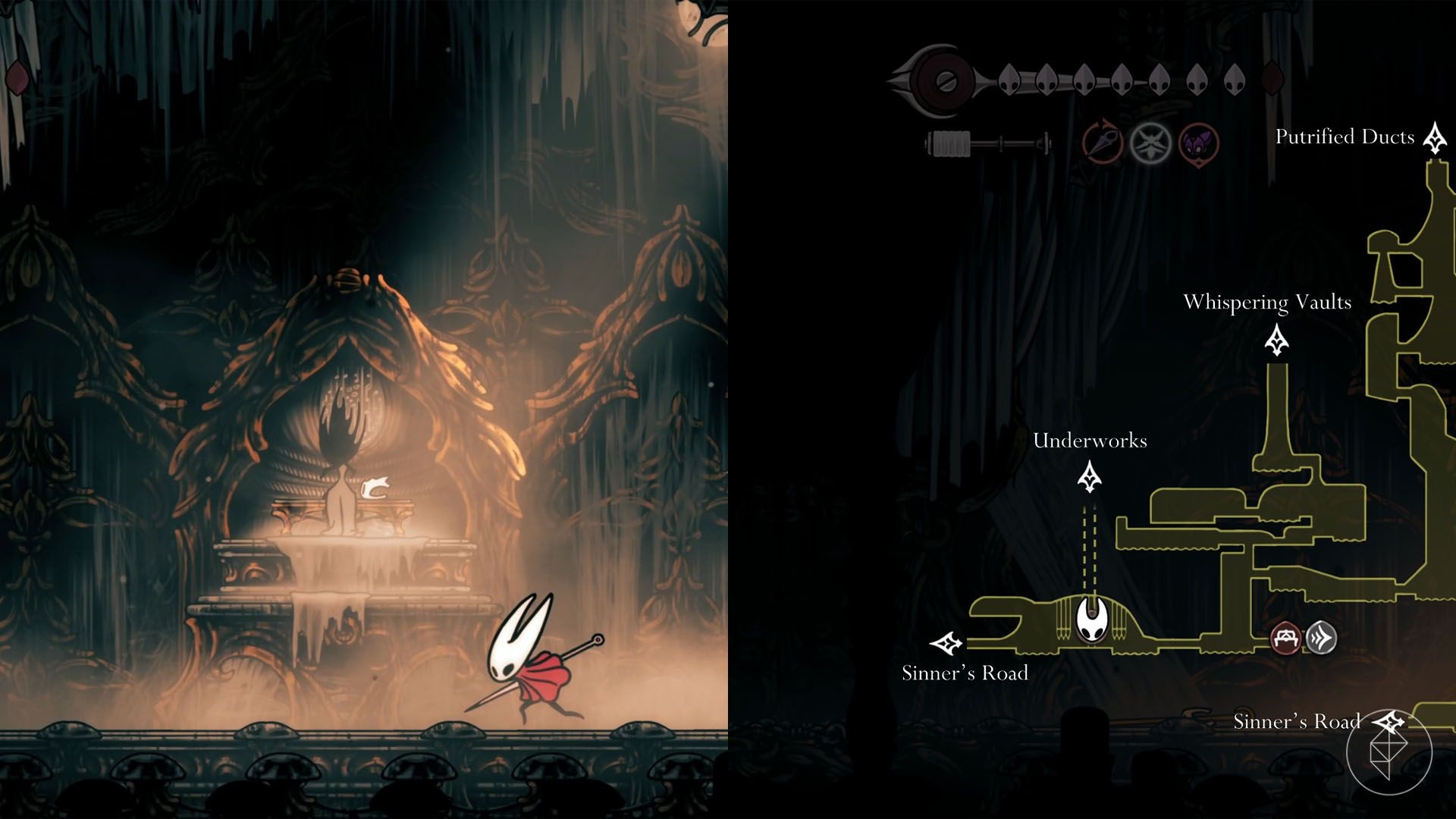Screen dimensions: 1456x819
Task: Choose the white silk skill crest icon
Action: point(1150,143)
